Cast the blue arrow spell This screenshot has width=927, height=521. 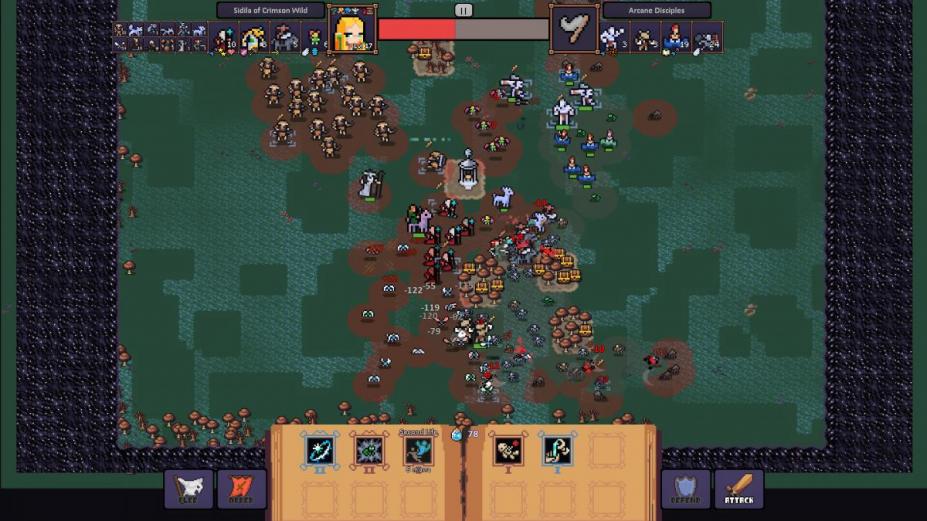click(x=319, y=450)
